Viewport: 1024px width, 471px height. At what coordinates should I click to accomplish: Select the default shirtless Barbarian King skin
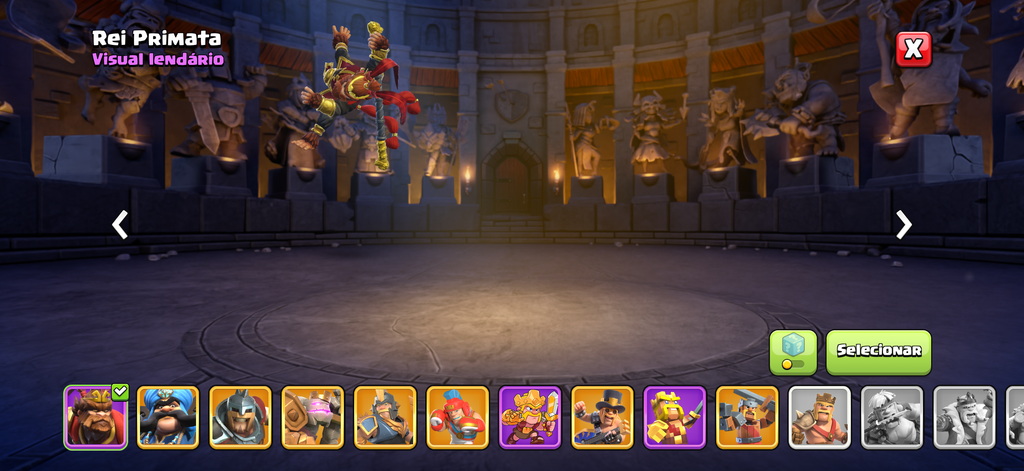[x=819, y=417]
